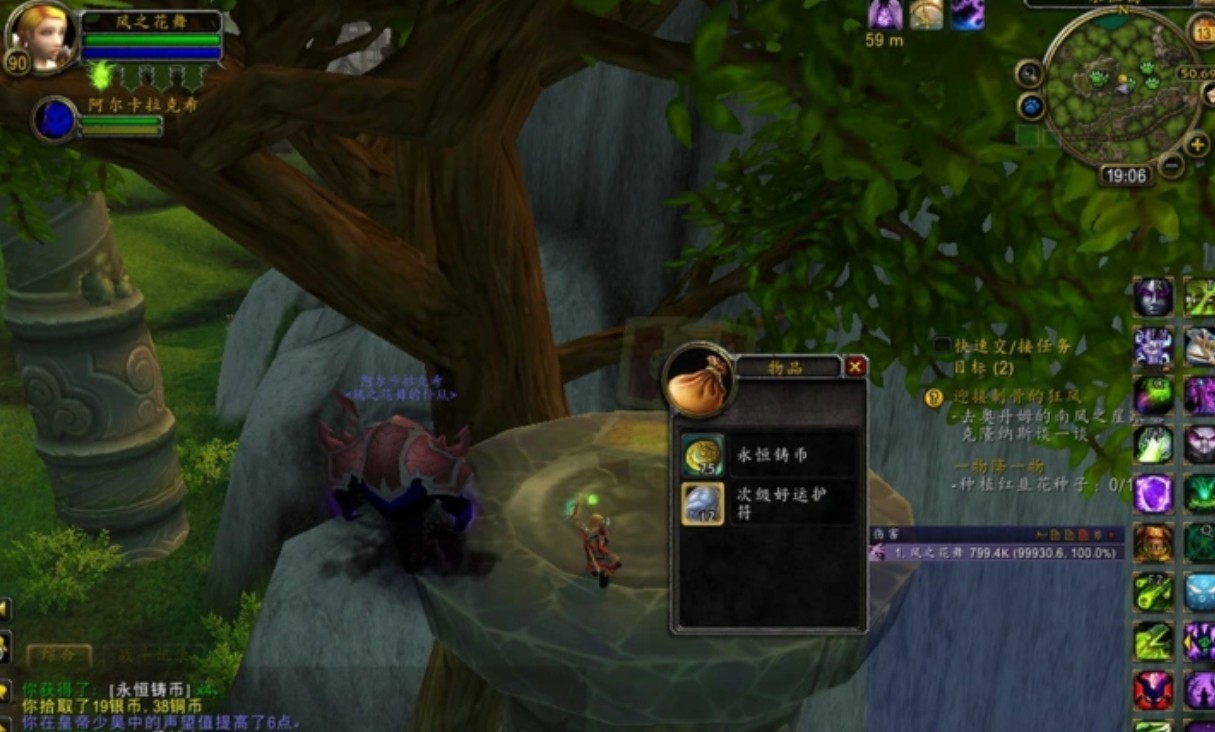Screen dimensions: 1215x732
Task: Activate the purple shield ability icon
Action: coord(1153,493)
